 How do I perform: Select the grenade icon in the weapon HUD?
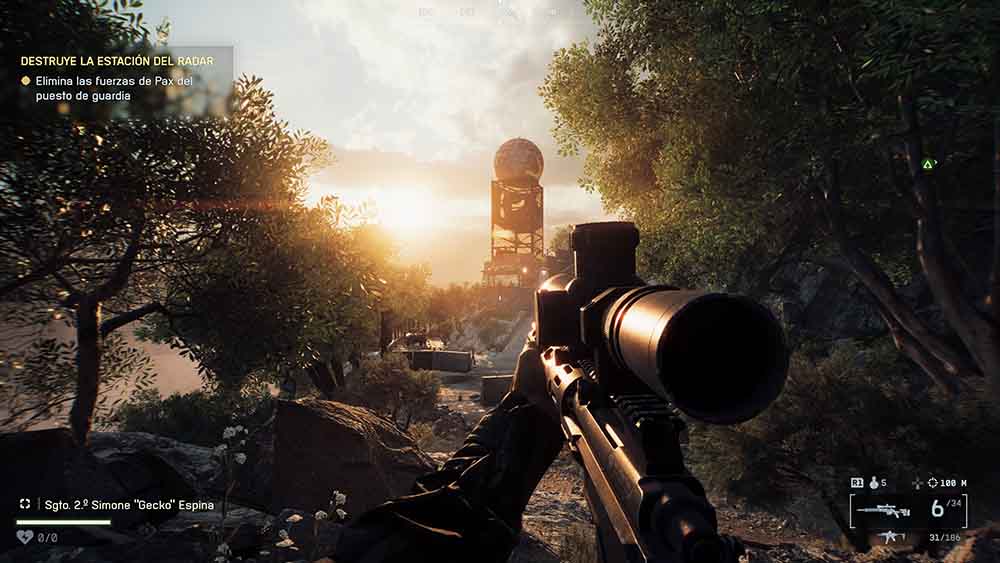tap(874, 482)
